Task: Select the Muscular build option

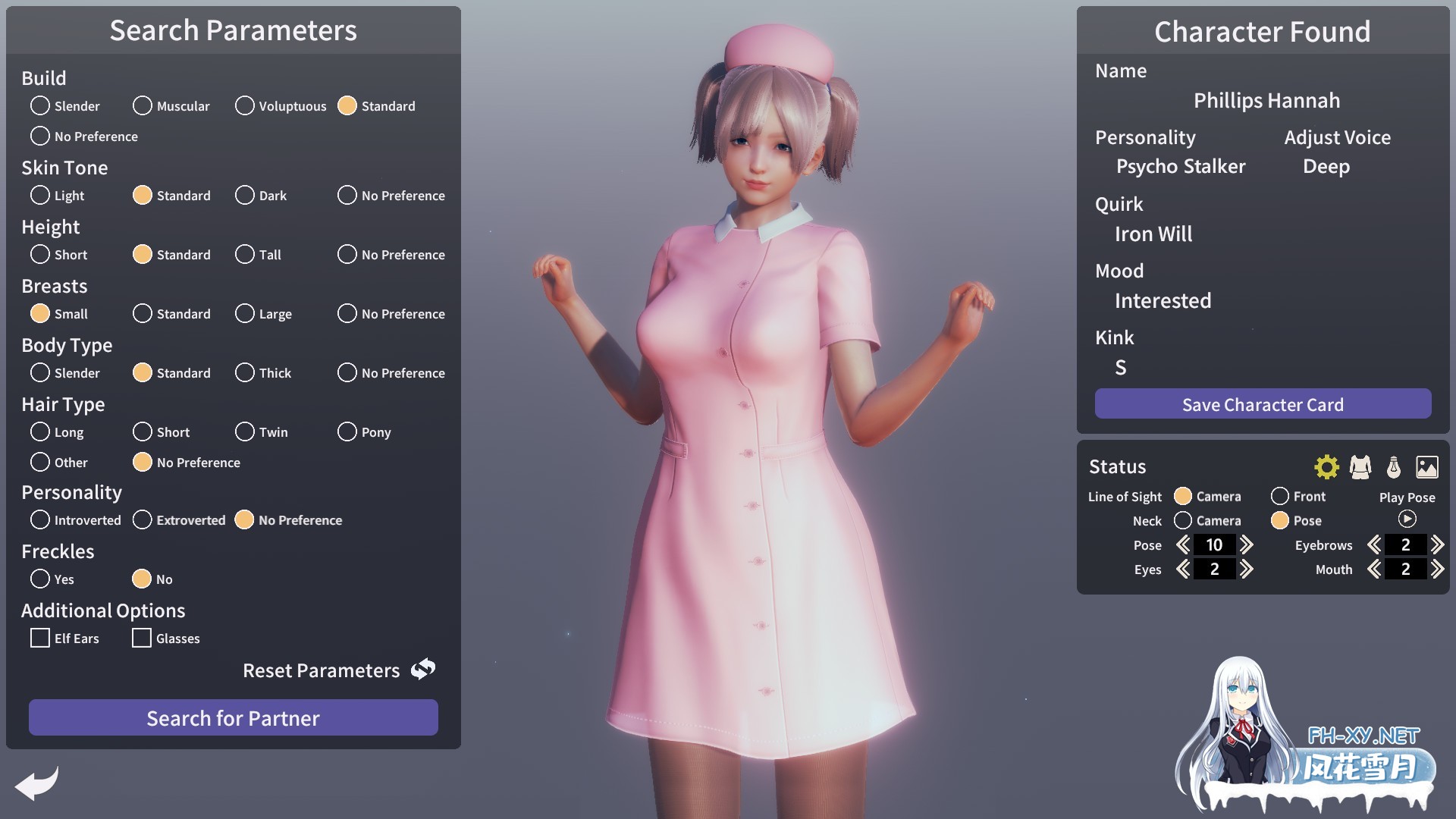Action: tap(143, 105)
